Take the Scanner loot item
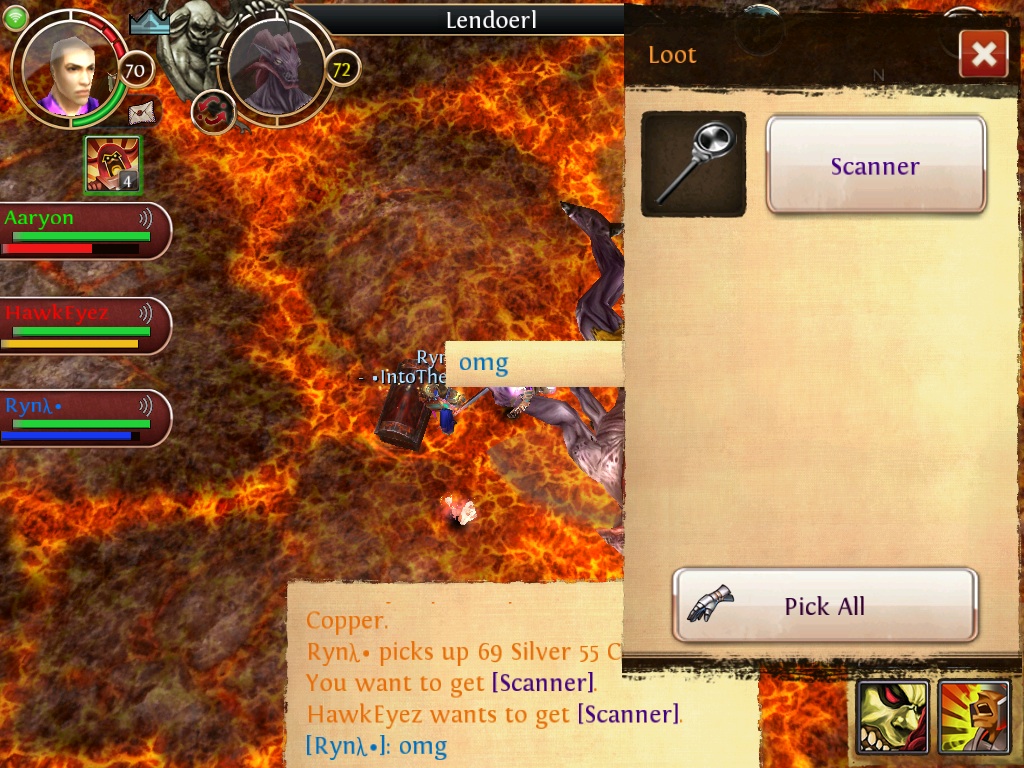1024x768 pixels. [876, 166]
